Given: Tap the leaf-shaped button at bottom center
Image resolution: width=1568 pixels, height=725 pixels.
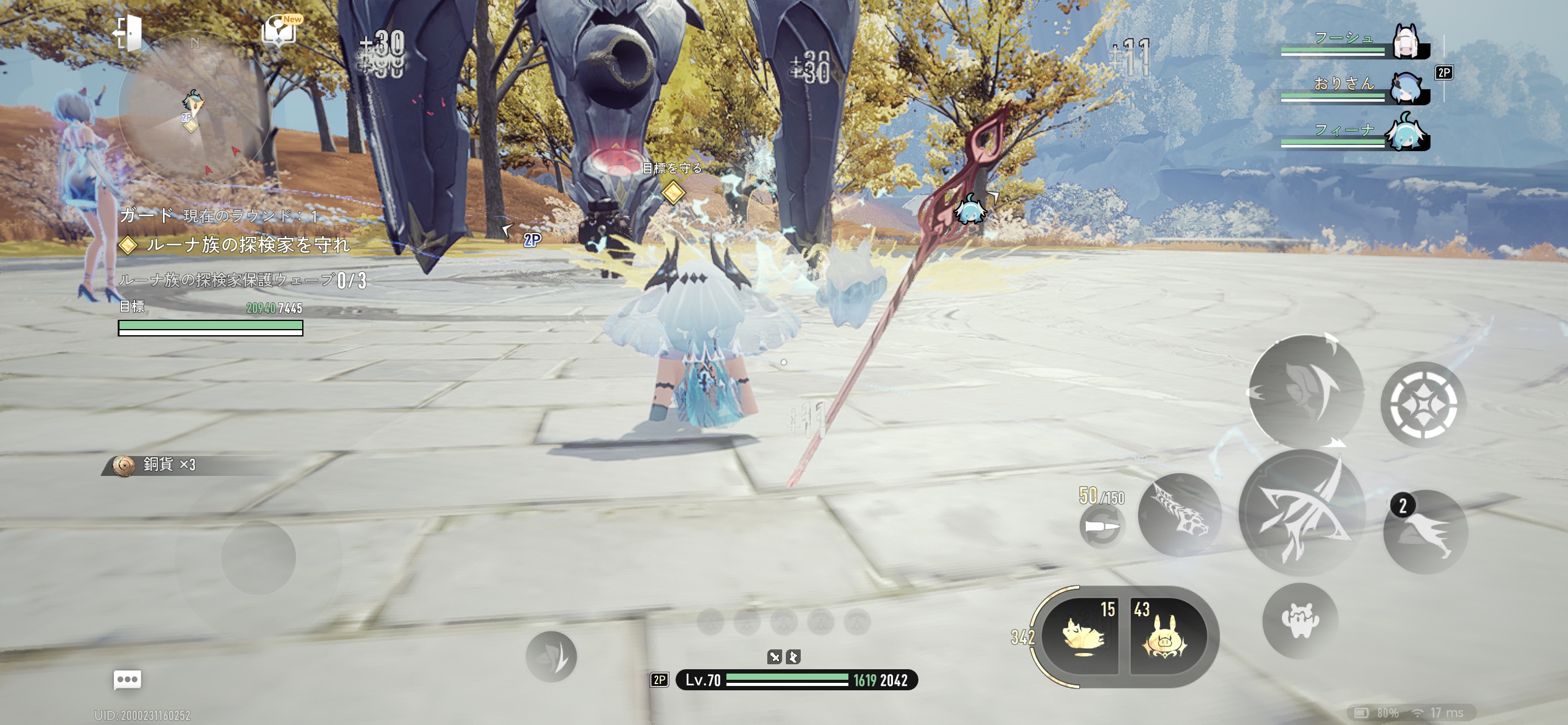Looking at the screenshot, I should point(551,656).
